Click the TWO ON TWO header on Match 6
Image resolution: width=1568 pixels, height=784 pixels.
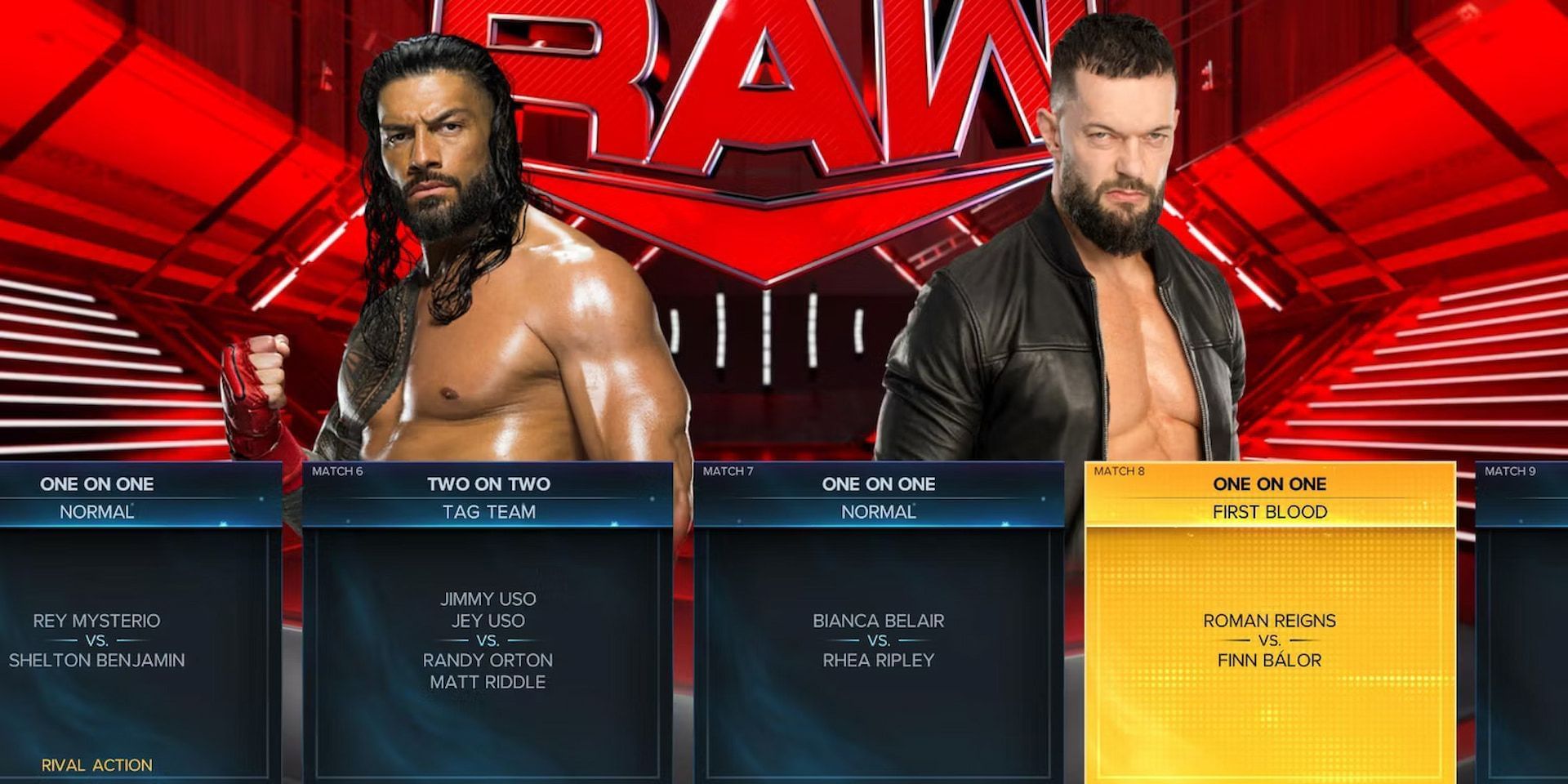(x=488, y=483)
